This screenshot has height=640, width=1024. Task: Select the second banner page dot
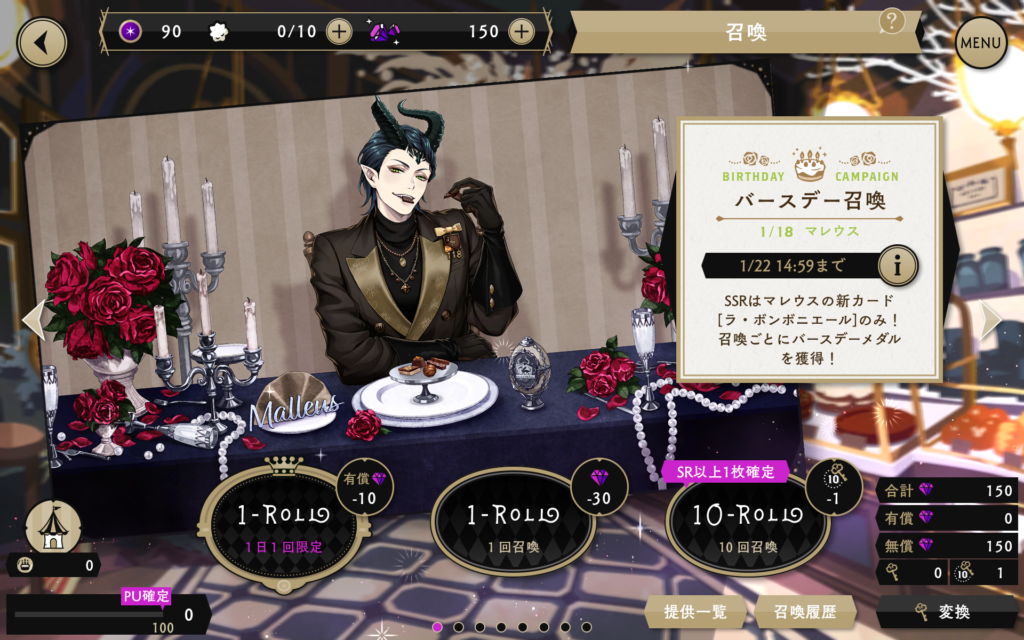click(x=459, y=627)
